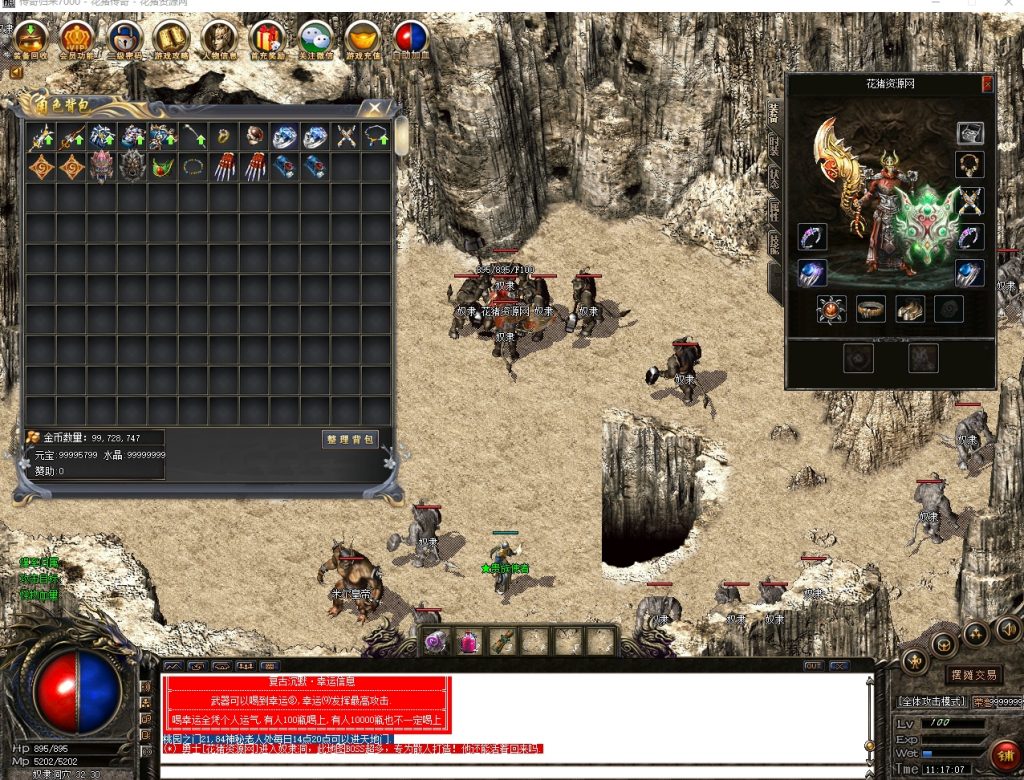Select the equipped necklace slot
This screenshot has height=780, width=1024.
click(x=969, y=165)
